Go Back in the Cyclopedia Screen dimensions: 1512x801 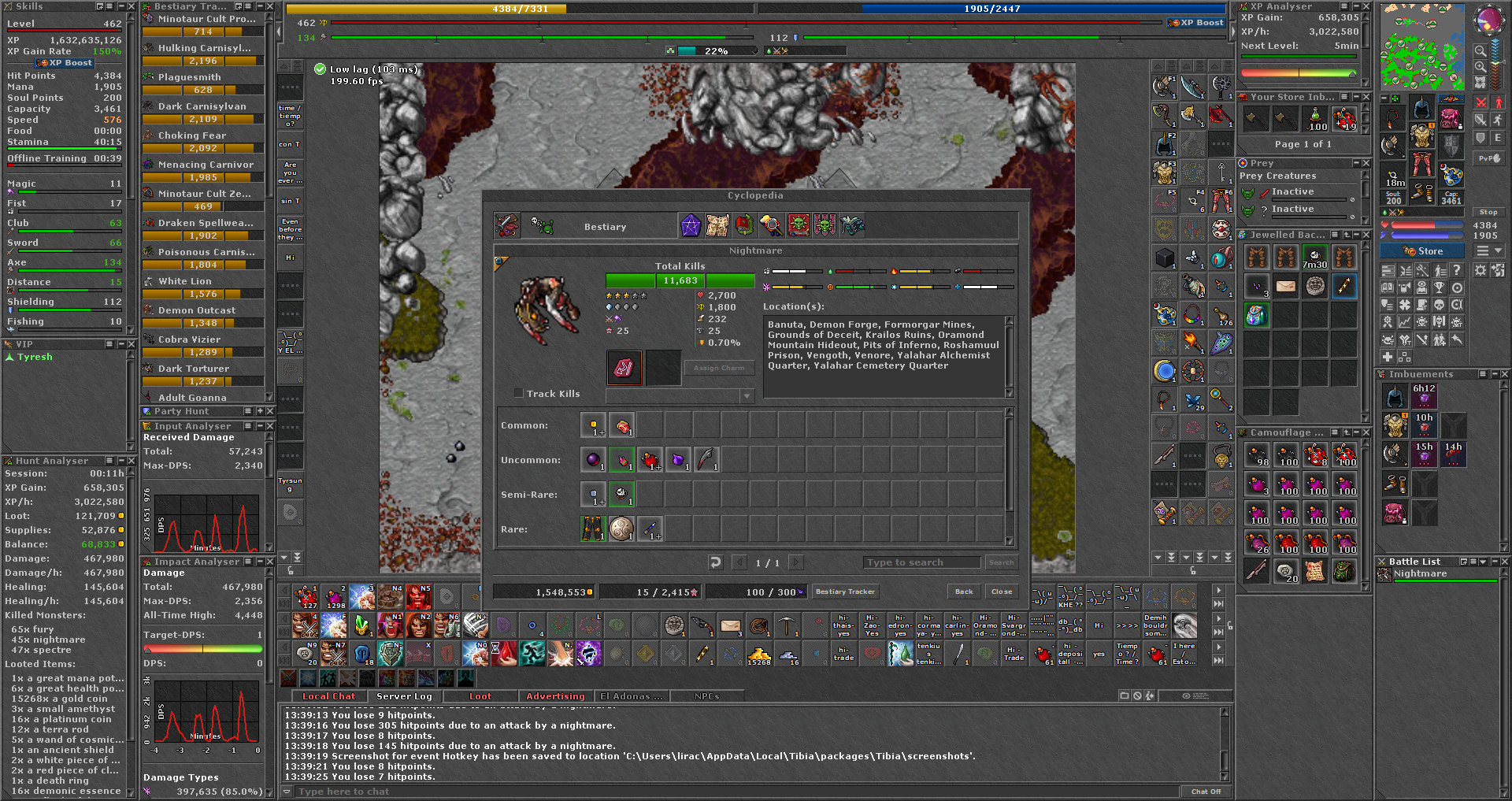963,591
